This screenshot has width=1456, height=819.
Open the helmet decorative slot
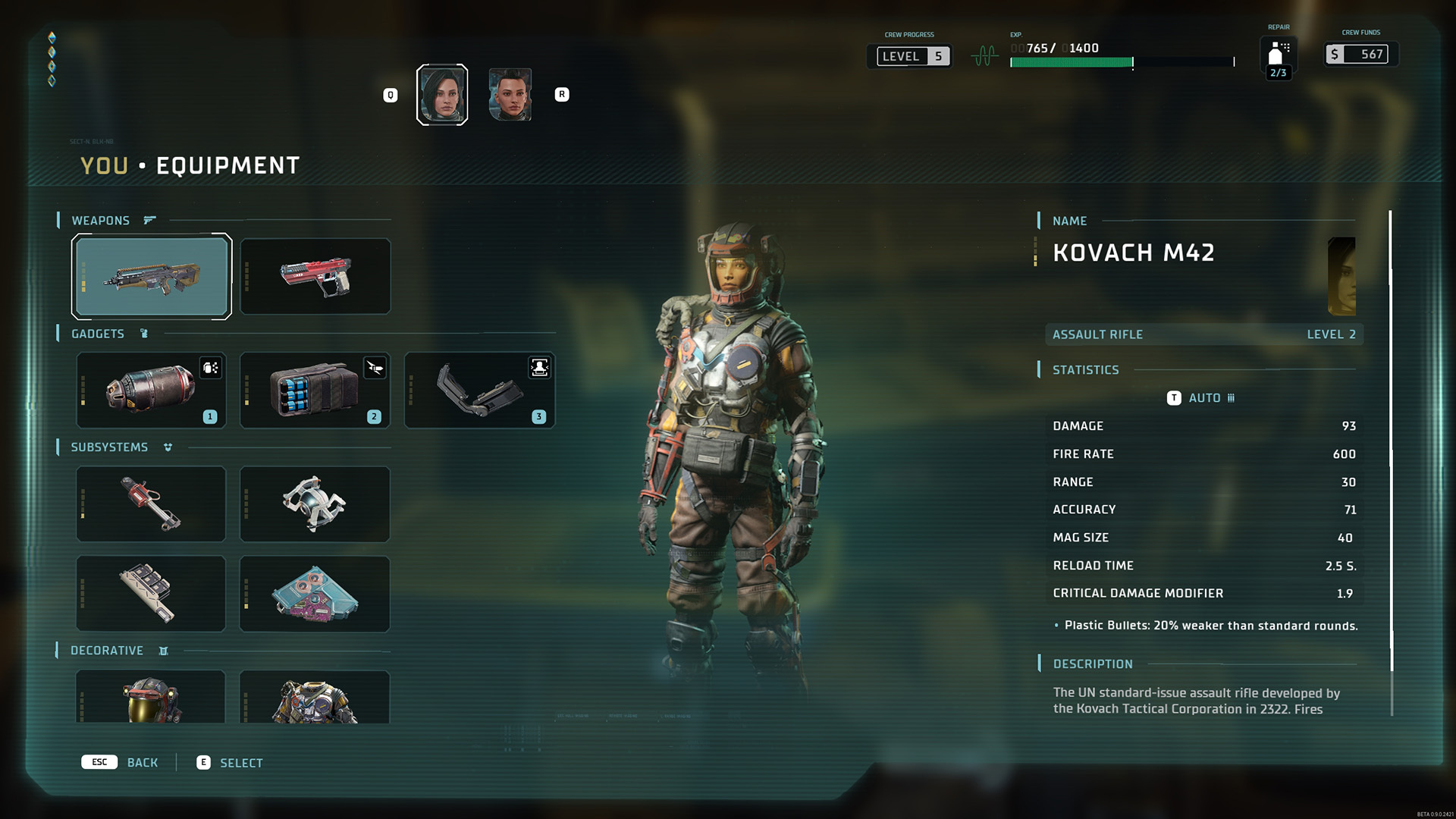click(152, 697)
